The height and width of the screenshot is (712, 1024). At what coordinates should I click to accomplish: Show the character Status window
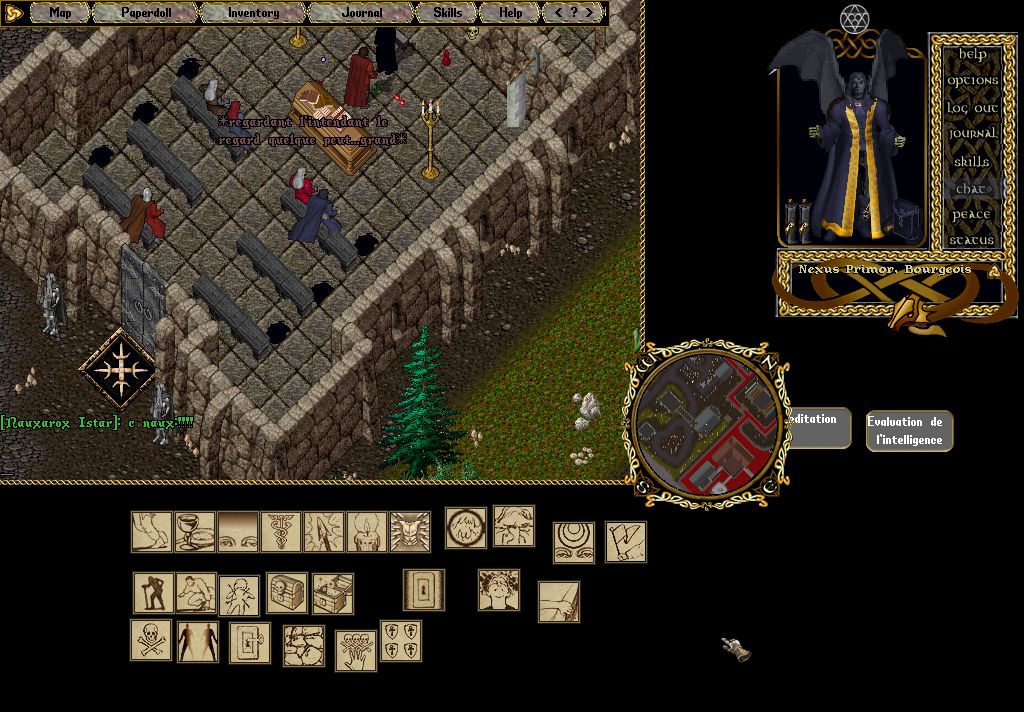(x=972, y=240)
